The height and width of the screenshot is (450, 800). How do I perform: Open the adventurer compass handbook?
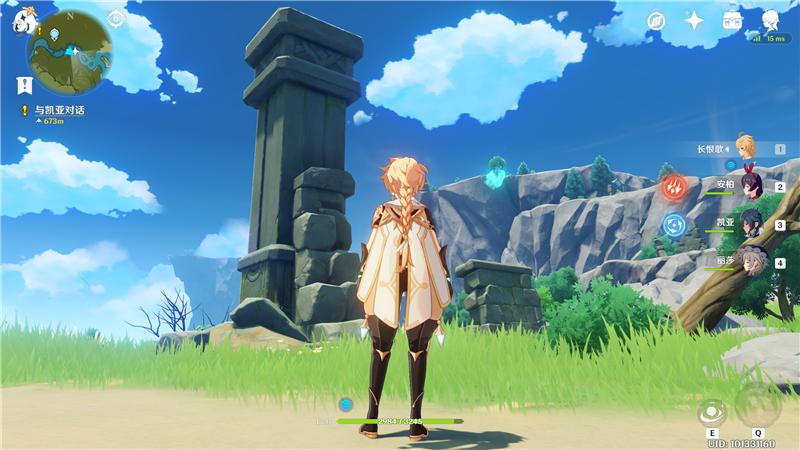(656, 20)
